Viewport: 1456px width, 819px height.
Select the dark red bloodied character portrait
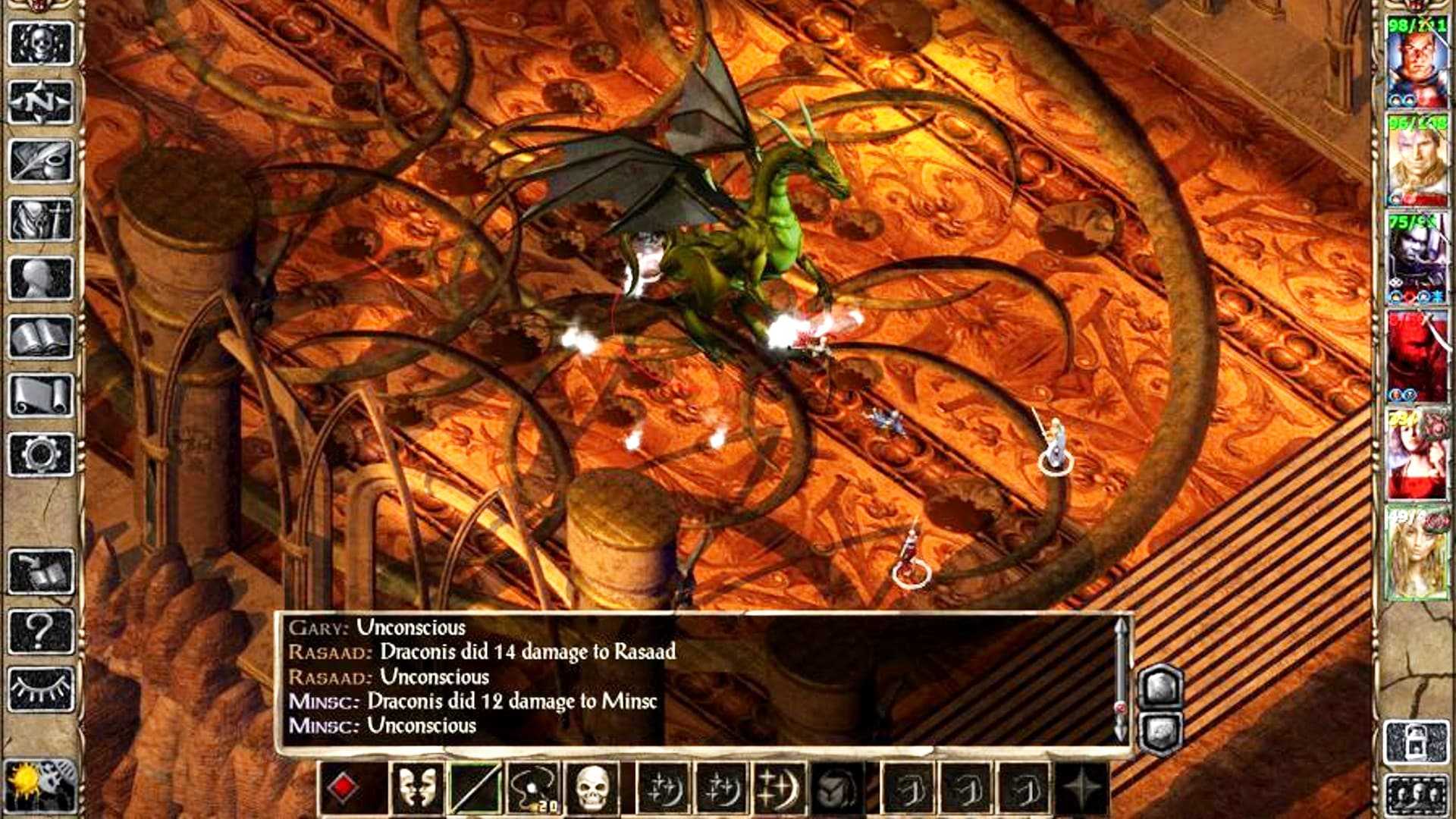[x=1417, y=356]
